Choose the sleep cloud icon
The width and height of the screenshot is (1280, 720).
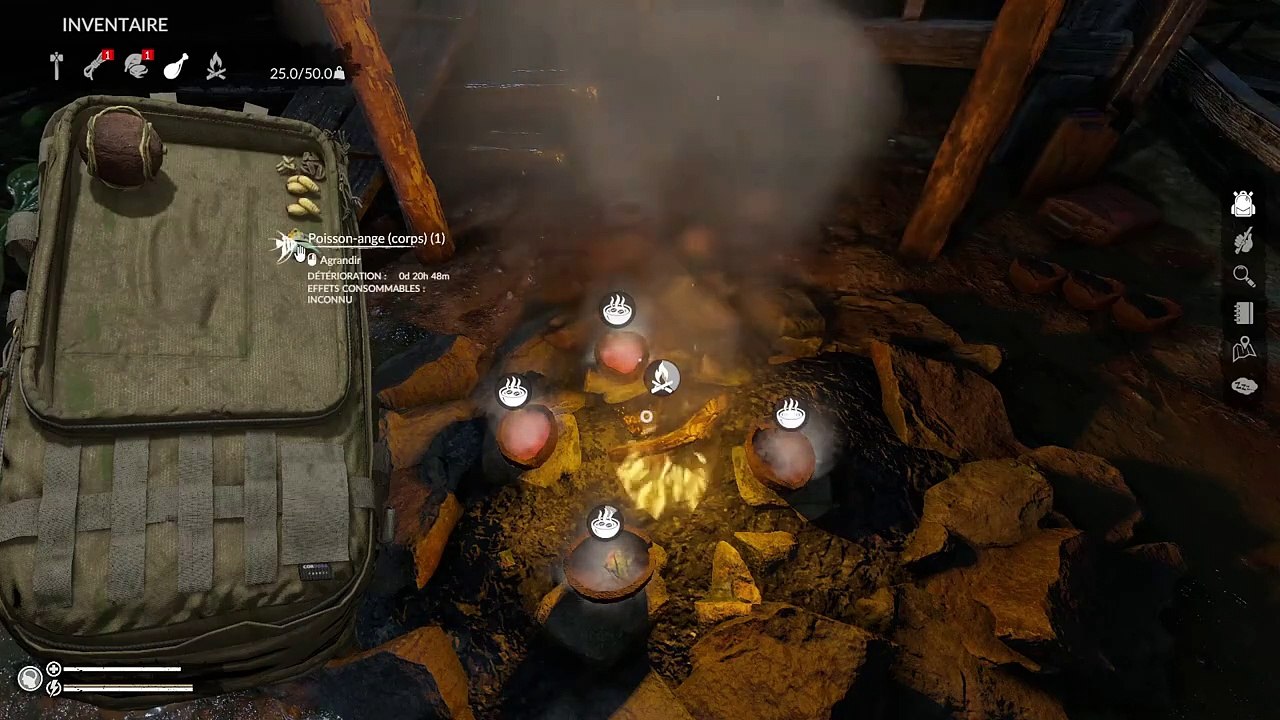(1243, 386)
